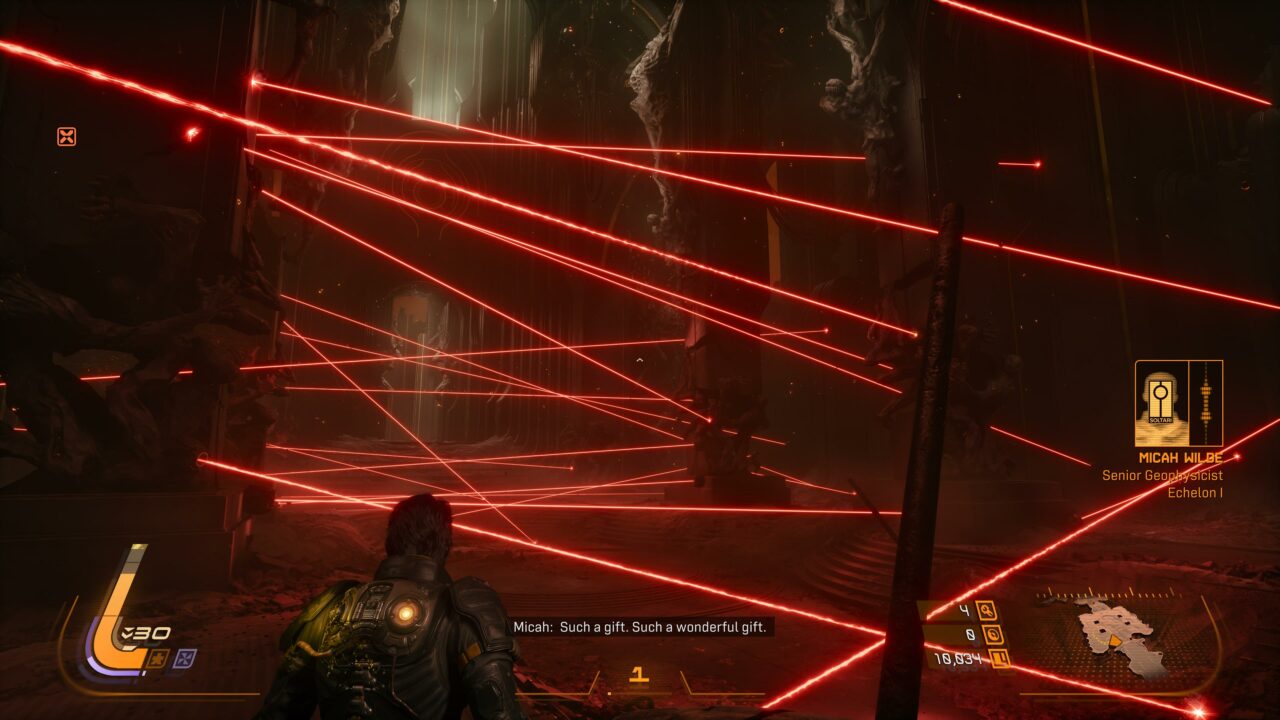Click the key counter icon

point(987,610)
